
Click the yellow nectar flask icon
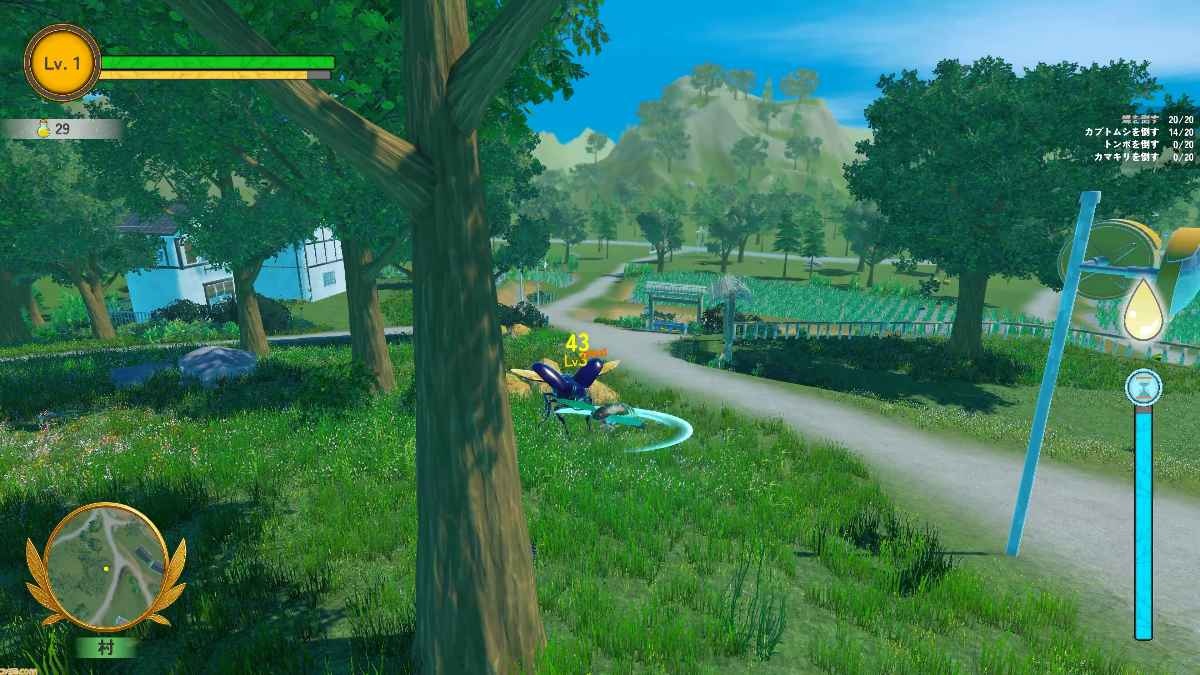pyautogui.click(x=43, y=129)
